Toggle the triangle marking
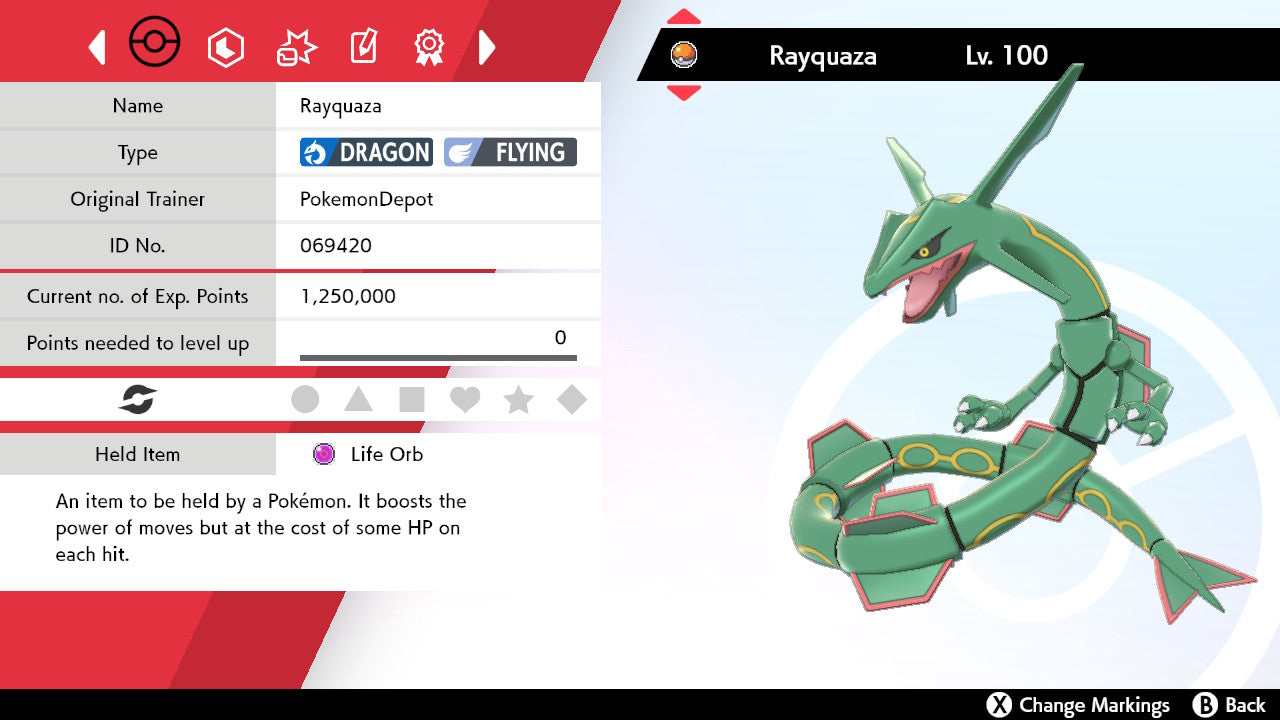This screenshot has width=1280, height=720. click(358, 400)
